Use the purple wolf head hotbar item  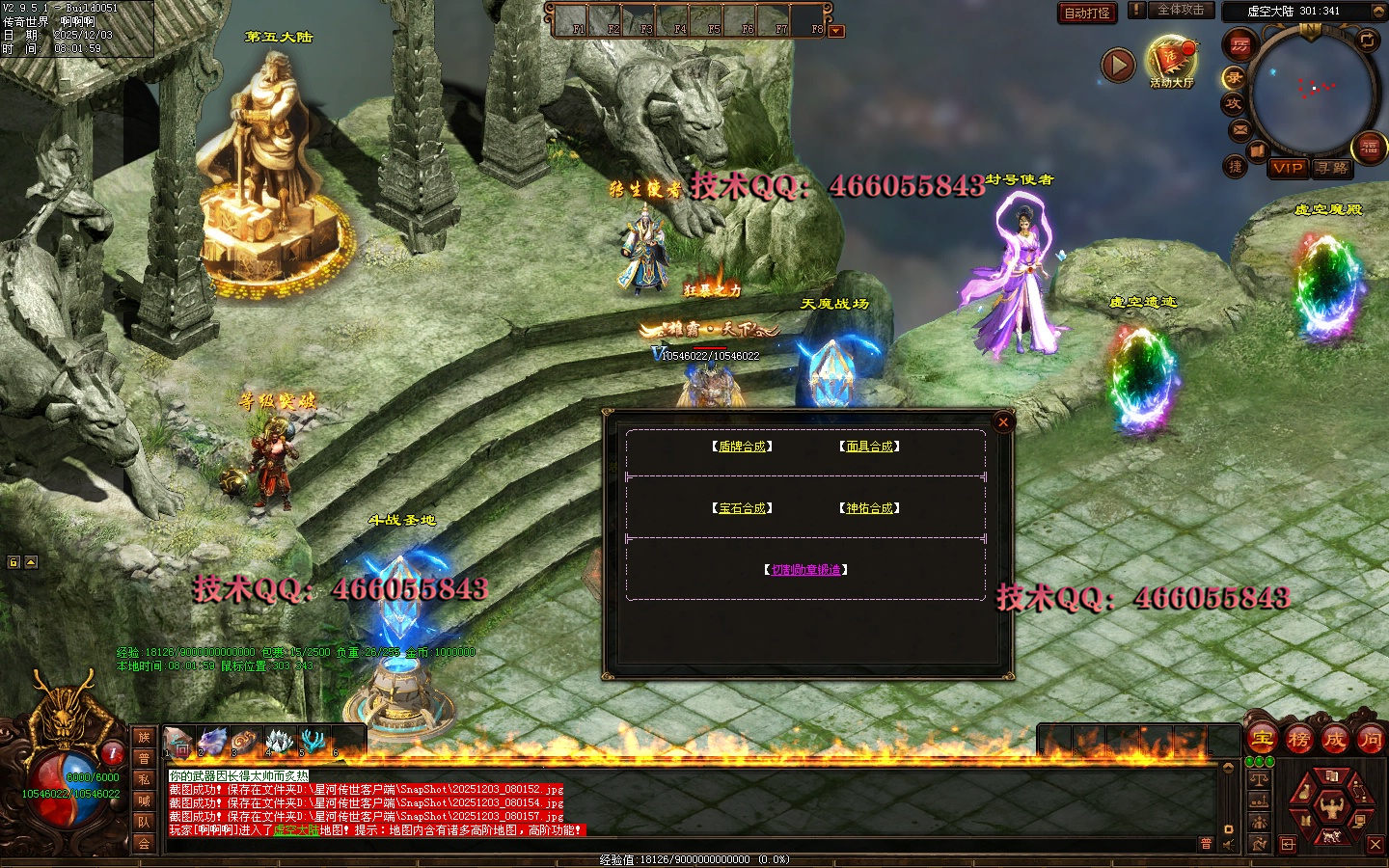212,741
